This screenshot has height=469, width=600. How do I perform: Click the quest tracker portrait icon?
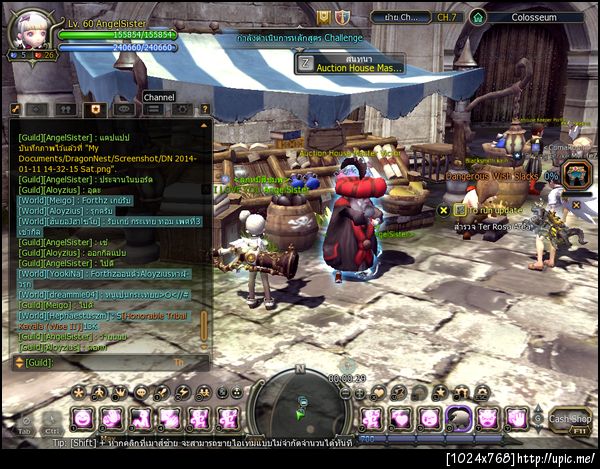click(x=577, y=174)
